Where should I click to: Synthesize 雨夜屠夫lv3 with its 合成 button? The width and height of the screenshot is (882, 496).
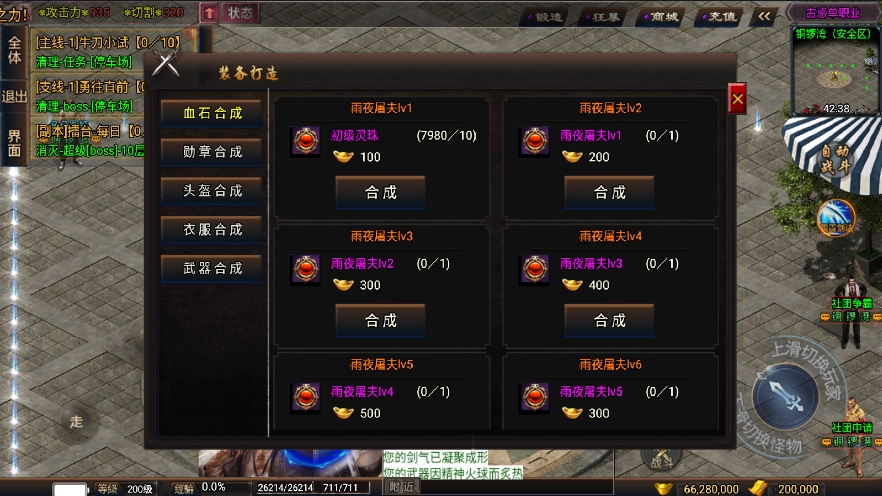pyautogui.click(x=380, y=320)
